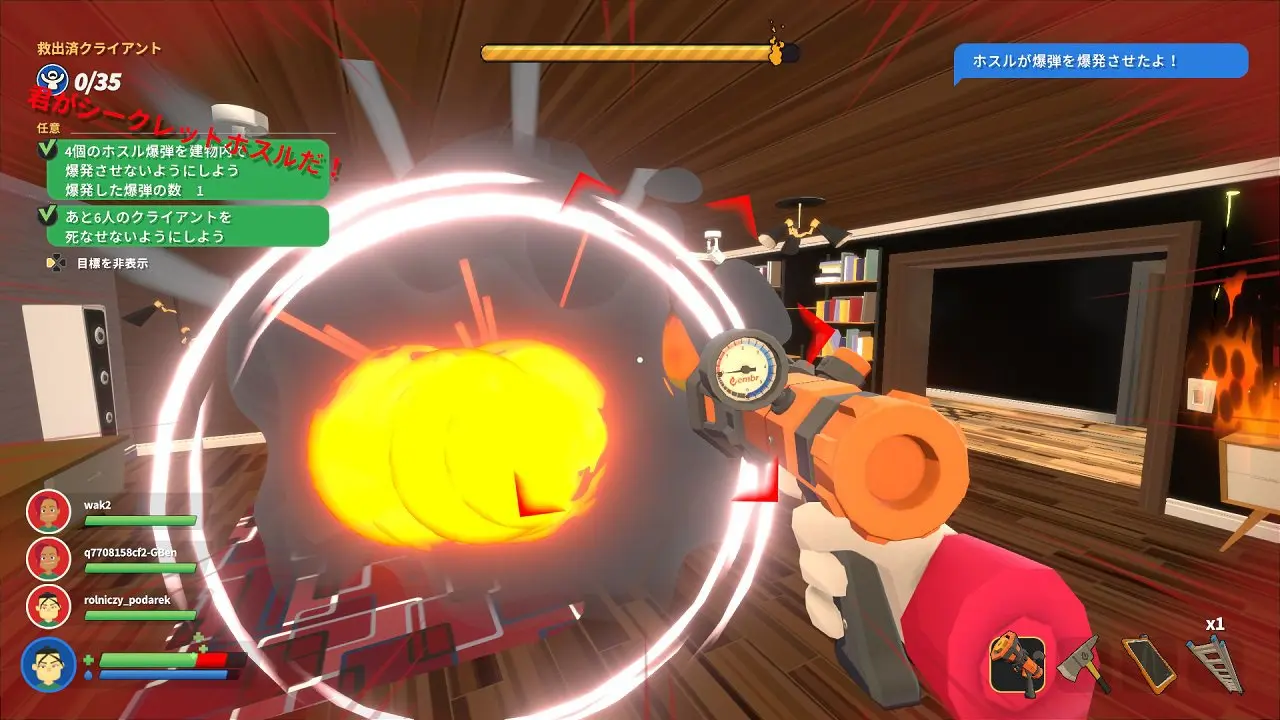
Task: Click q7708158cf2-GBen's teammate avatar
Action: tap(48, 558)
